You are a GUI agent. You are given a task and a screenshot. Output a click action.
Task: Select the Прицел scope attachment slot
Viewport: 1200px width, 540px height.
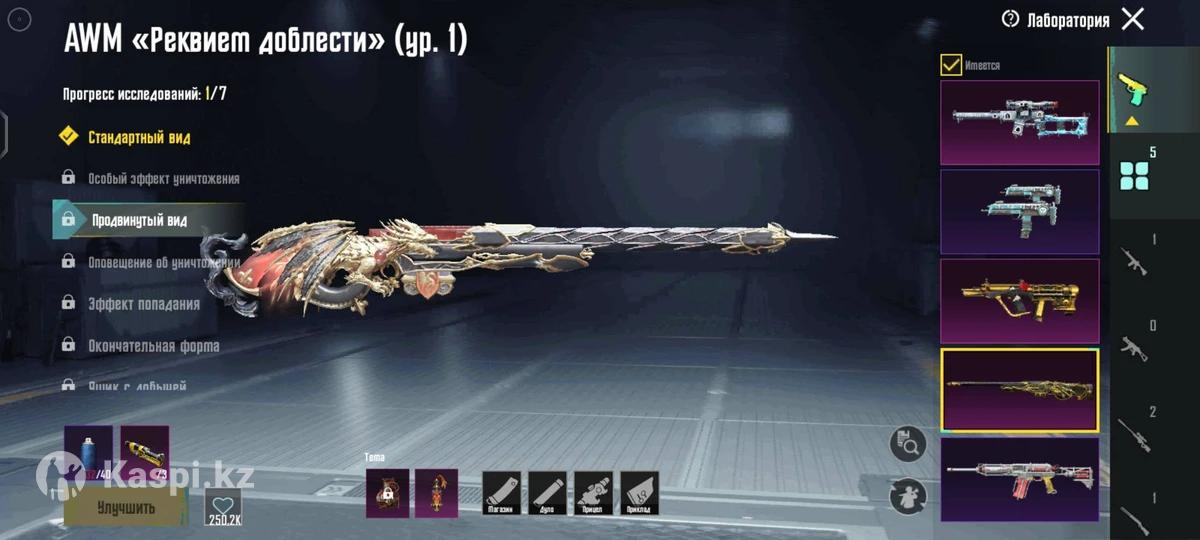593,493
